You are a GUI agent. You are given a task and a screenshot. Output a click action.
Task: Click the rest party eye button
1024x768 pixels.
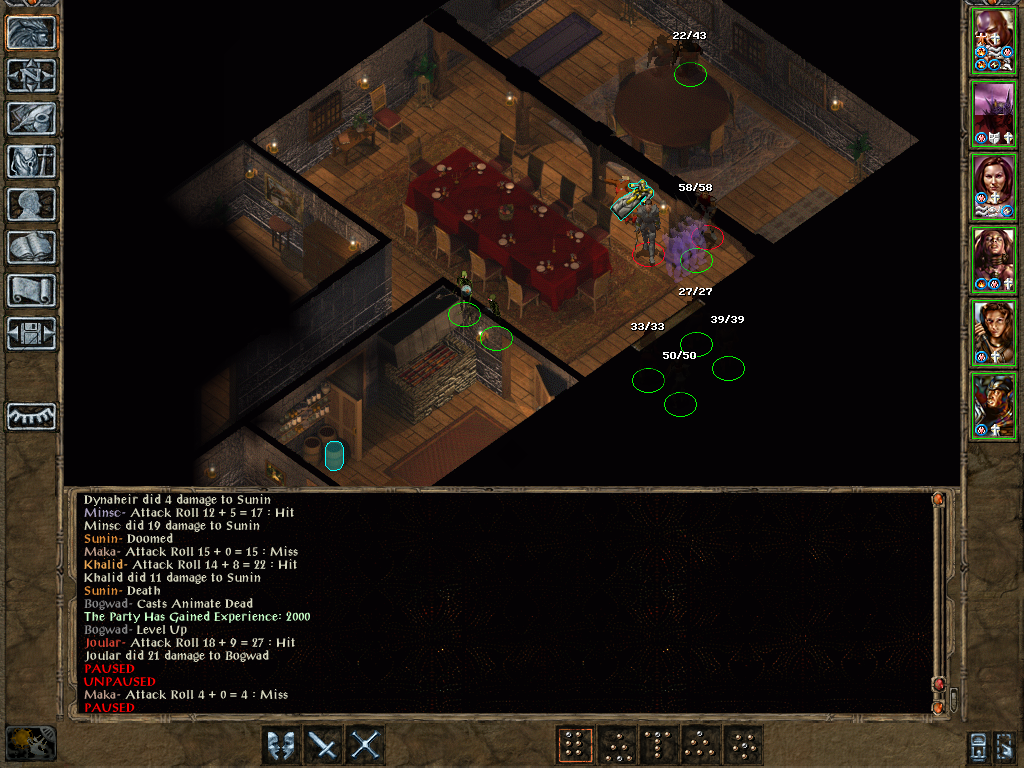32,416
